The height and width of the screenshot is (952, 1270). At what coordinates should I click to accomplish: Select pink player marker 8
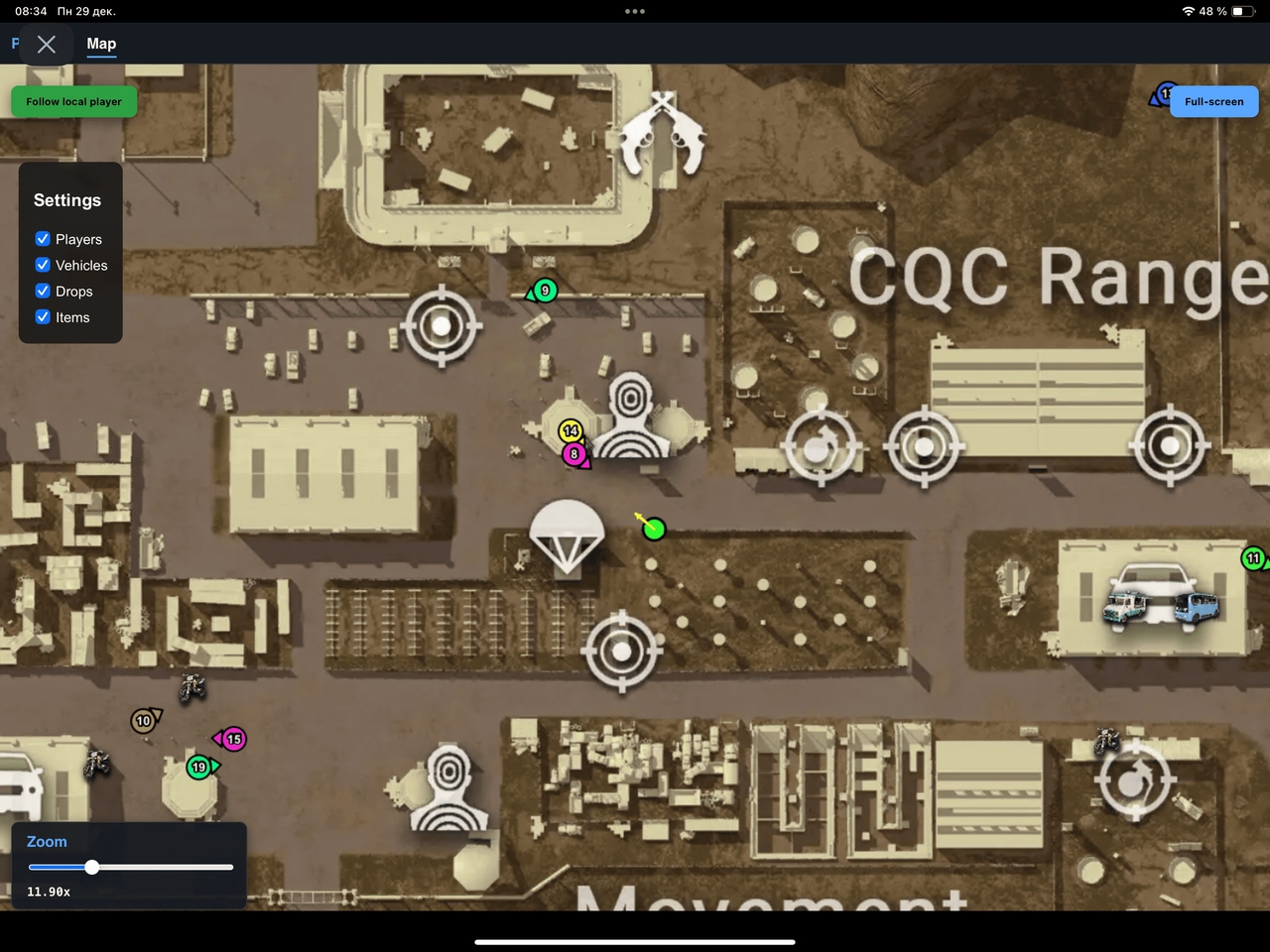pos(573,454)
